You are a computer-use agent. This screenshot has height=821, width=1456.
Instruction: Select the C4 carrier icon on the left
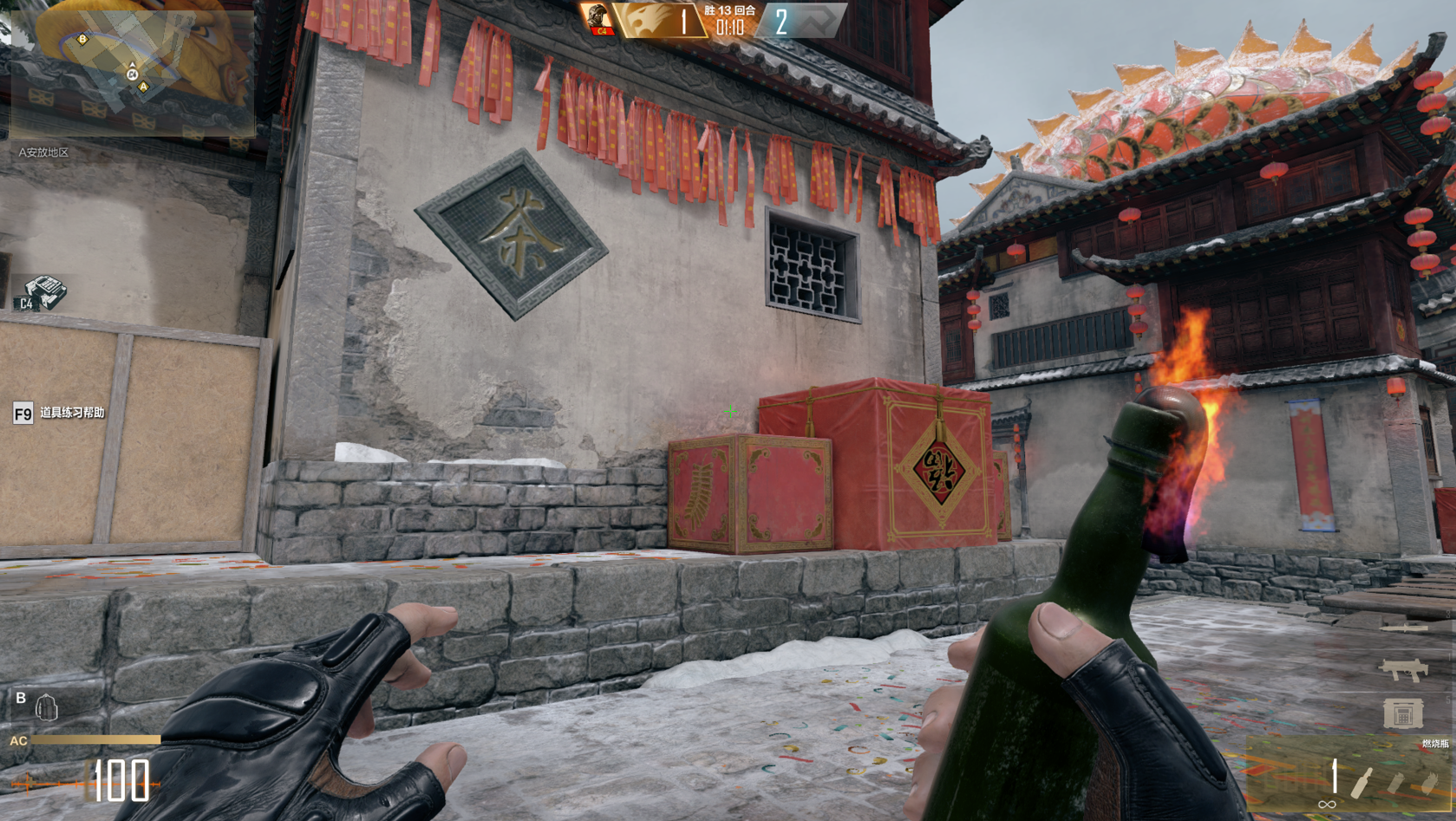pos(40,293)
